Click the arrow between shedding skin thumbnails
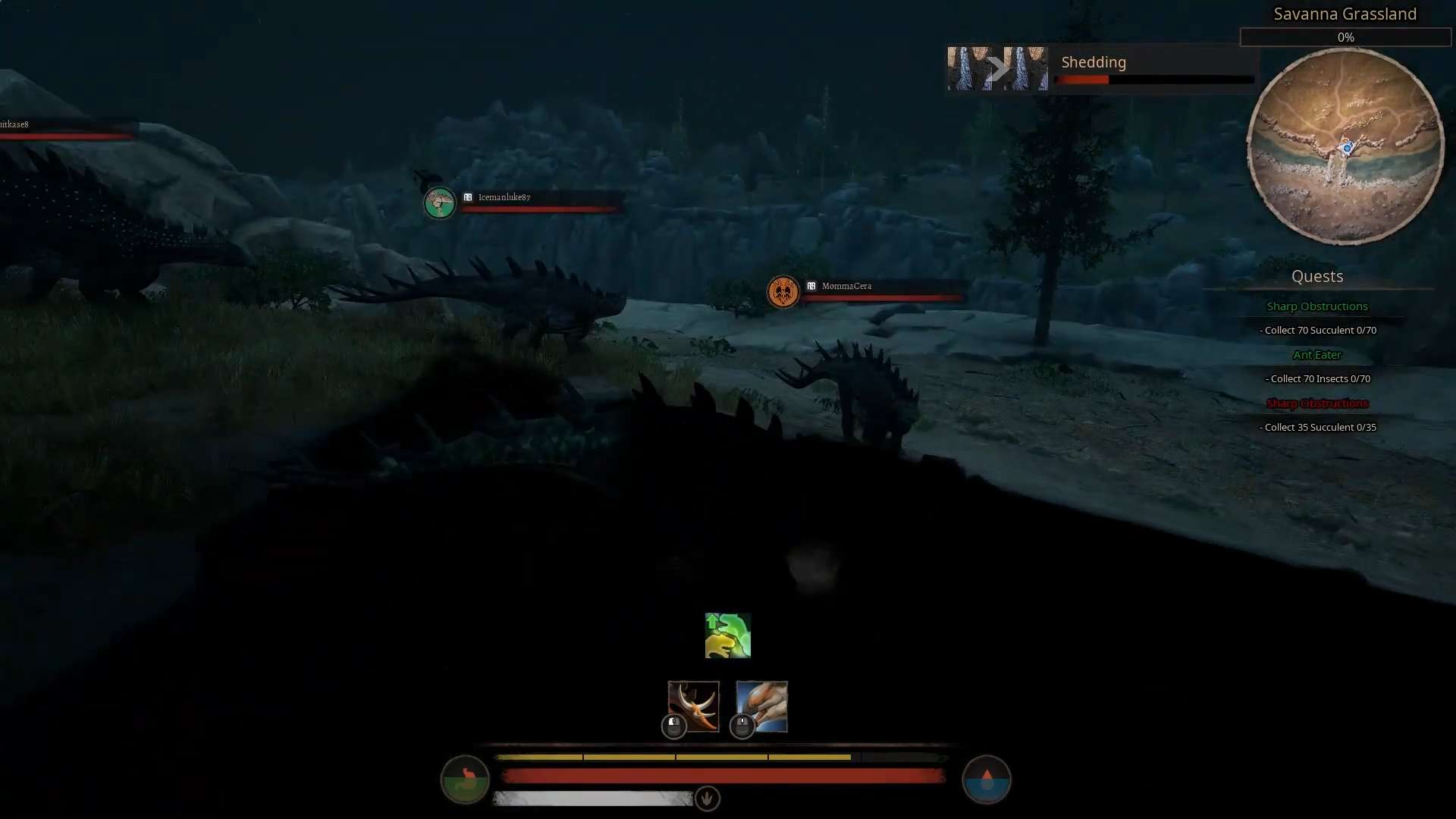This screenshot has height=819, width=1456. [x=999, y=67]
